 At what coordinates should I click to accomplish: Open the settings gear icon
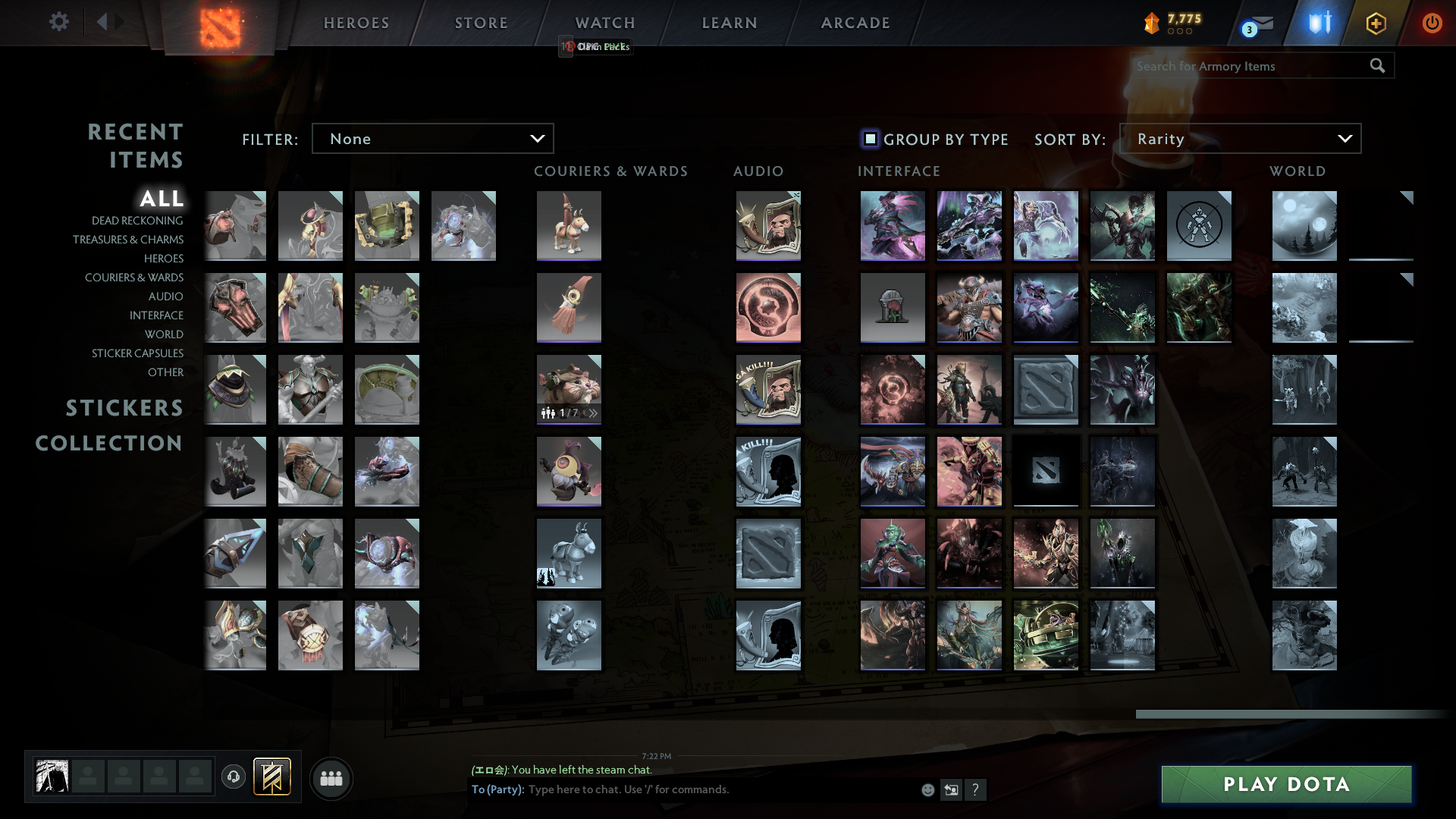pyautogui.click(x=59, y=22)
